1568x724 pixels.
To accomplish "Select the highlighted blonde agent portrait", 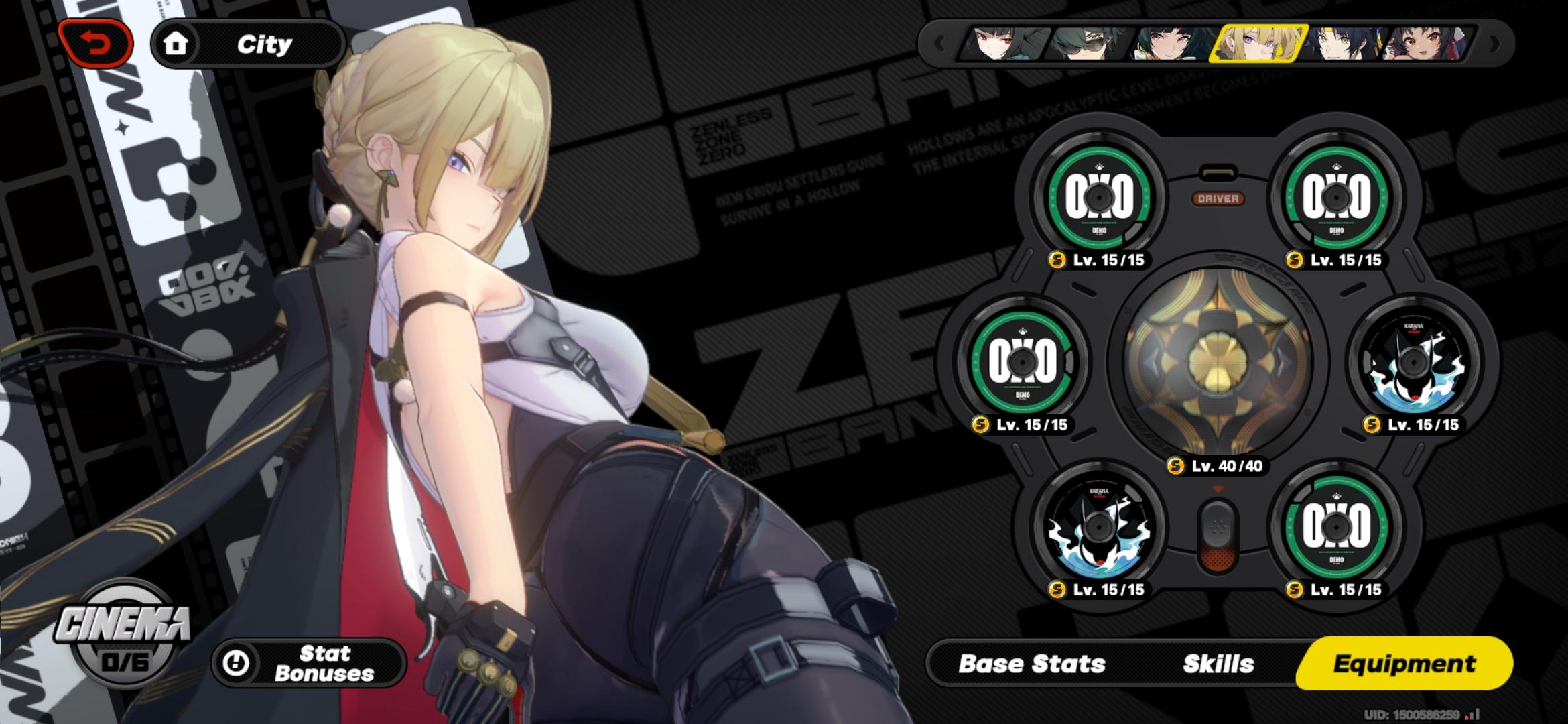I will (x=1257, y=44).
